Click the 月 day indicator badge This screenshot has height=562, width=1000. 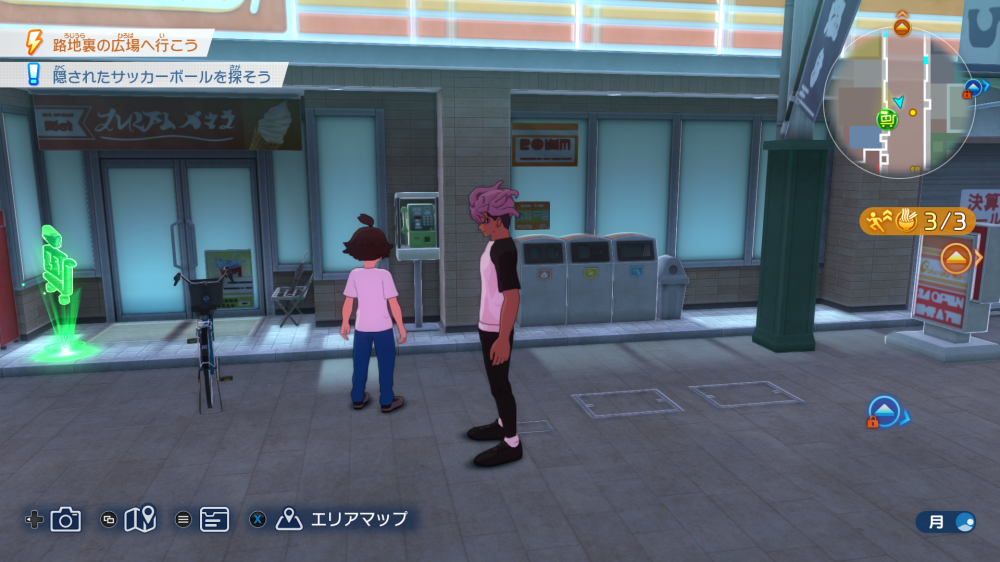946,521
